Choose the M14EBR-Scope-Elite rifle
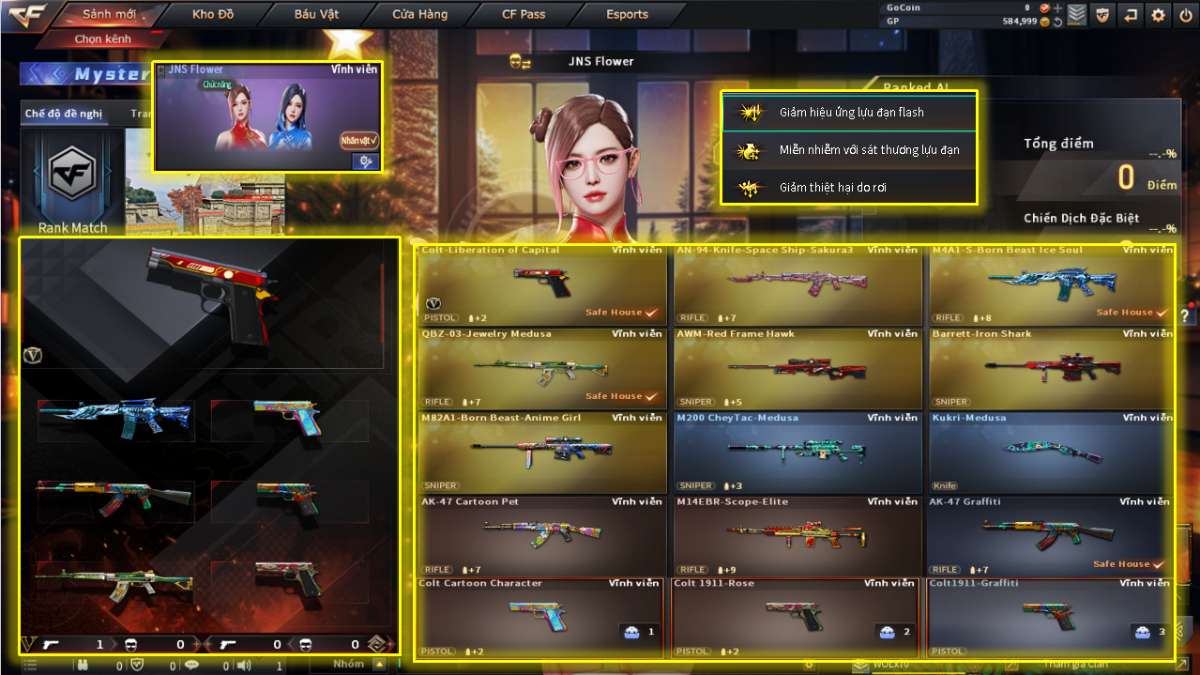 (796, 536)
